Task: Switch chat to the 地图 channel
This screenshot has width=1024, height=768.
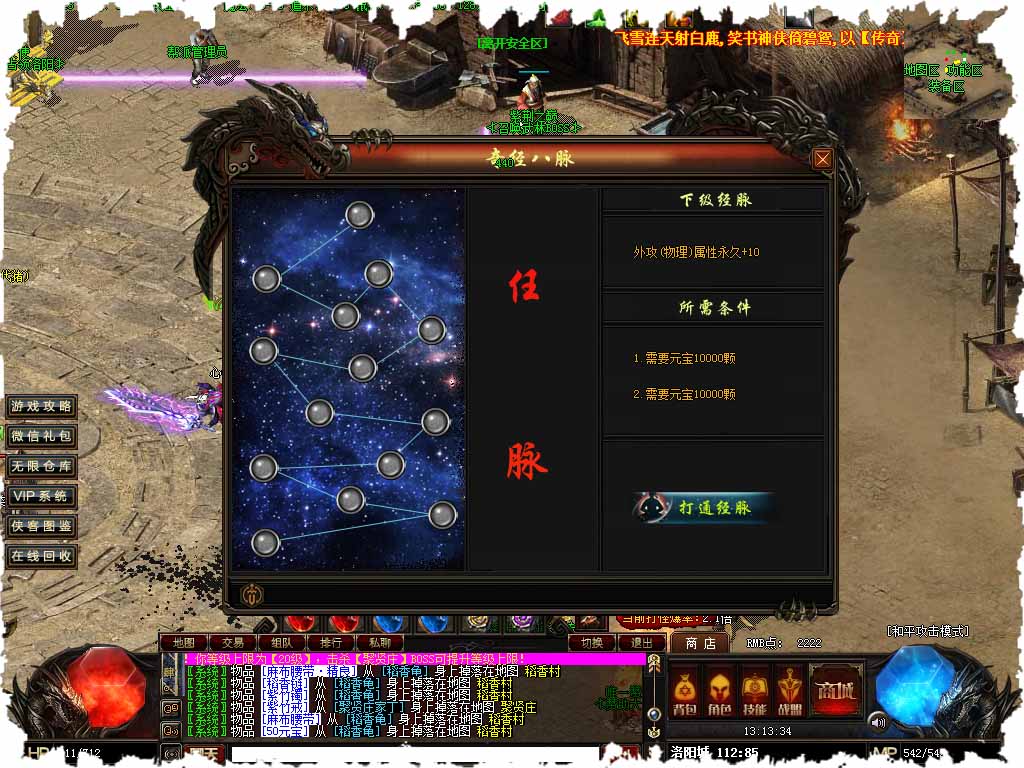Action: click(183, 642)
